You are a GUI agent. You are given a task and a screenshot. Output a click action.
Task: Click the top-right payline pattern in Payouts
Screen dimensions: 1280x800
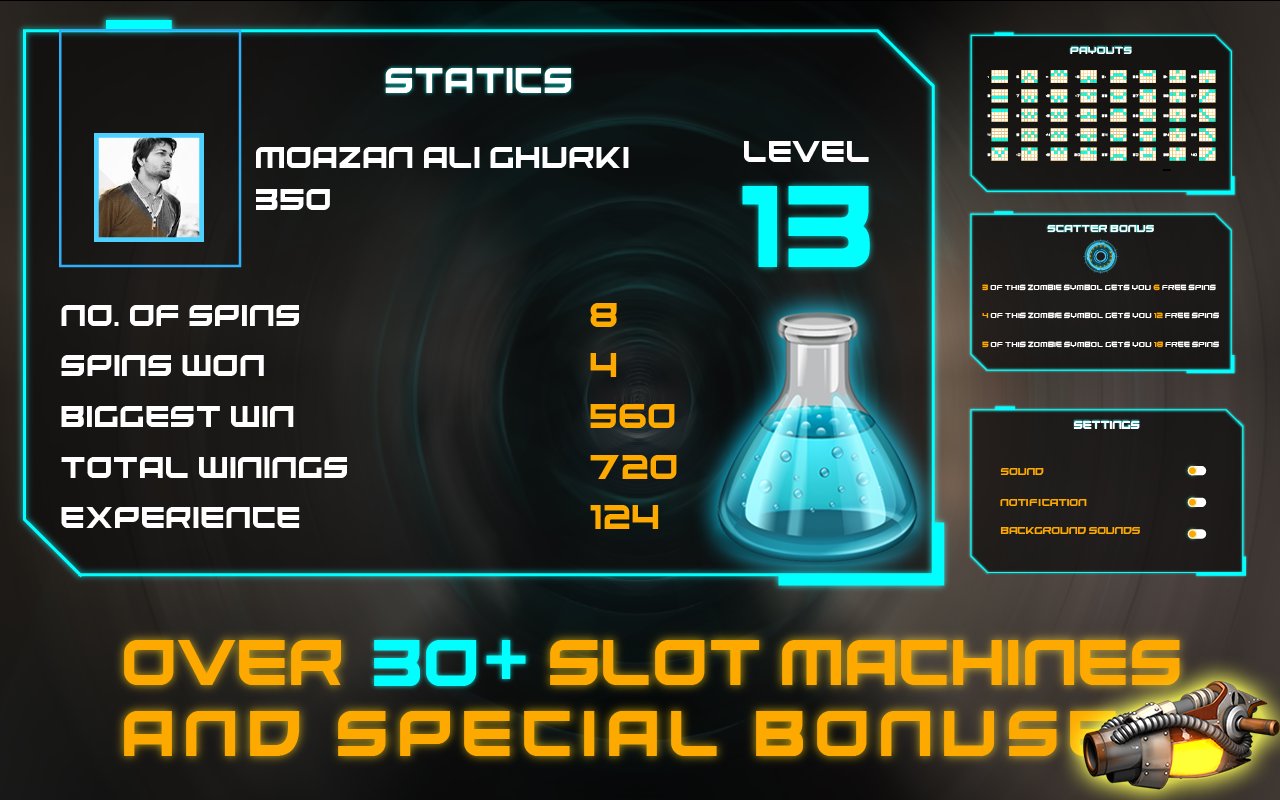point(1207,76)
